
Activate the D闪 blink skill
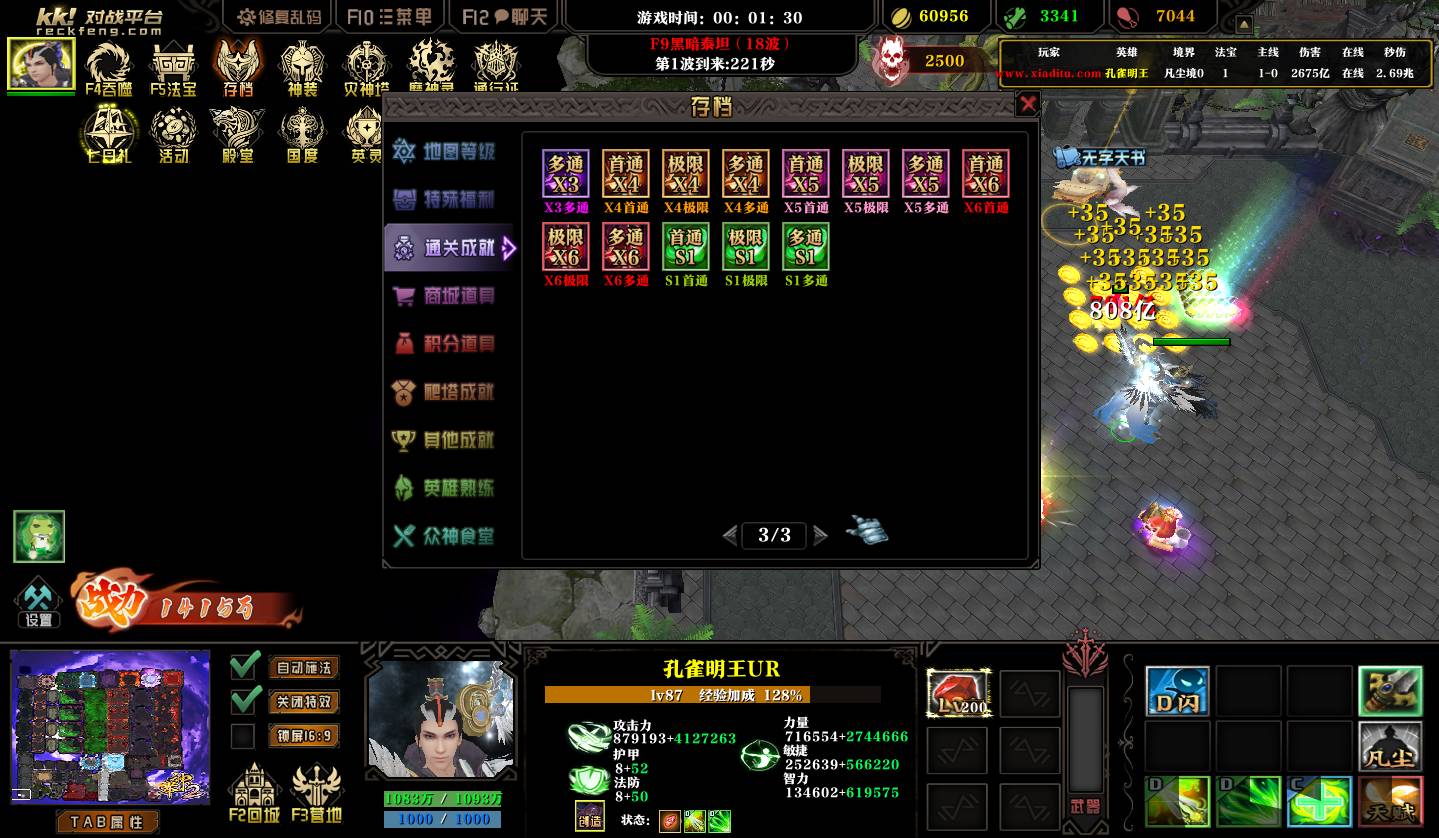[x=1177, y=692]
